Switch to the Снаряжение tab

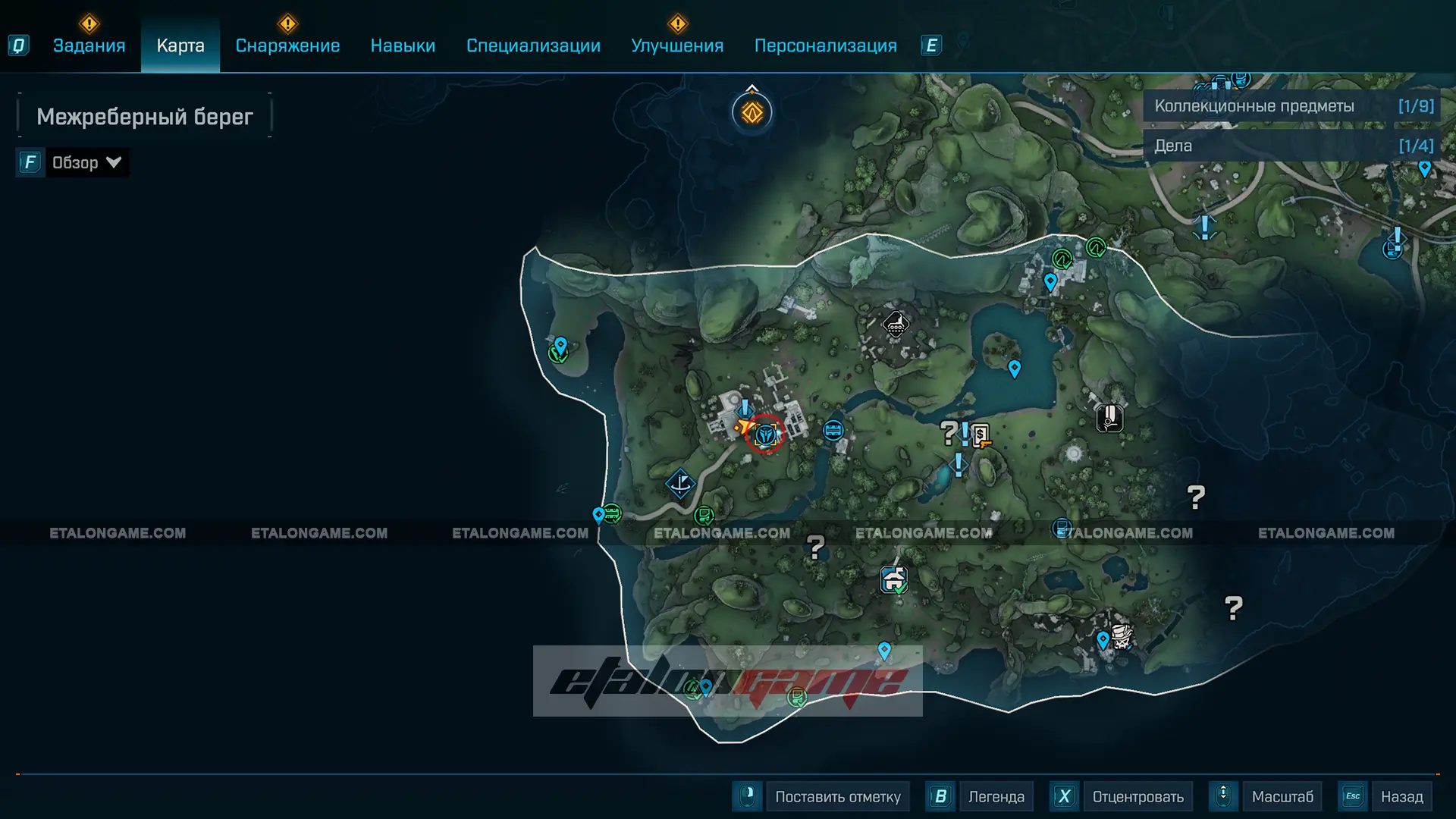(x=287, y=45)
